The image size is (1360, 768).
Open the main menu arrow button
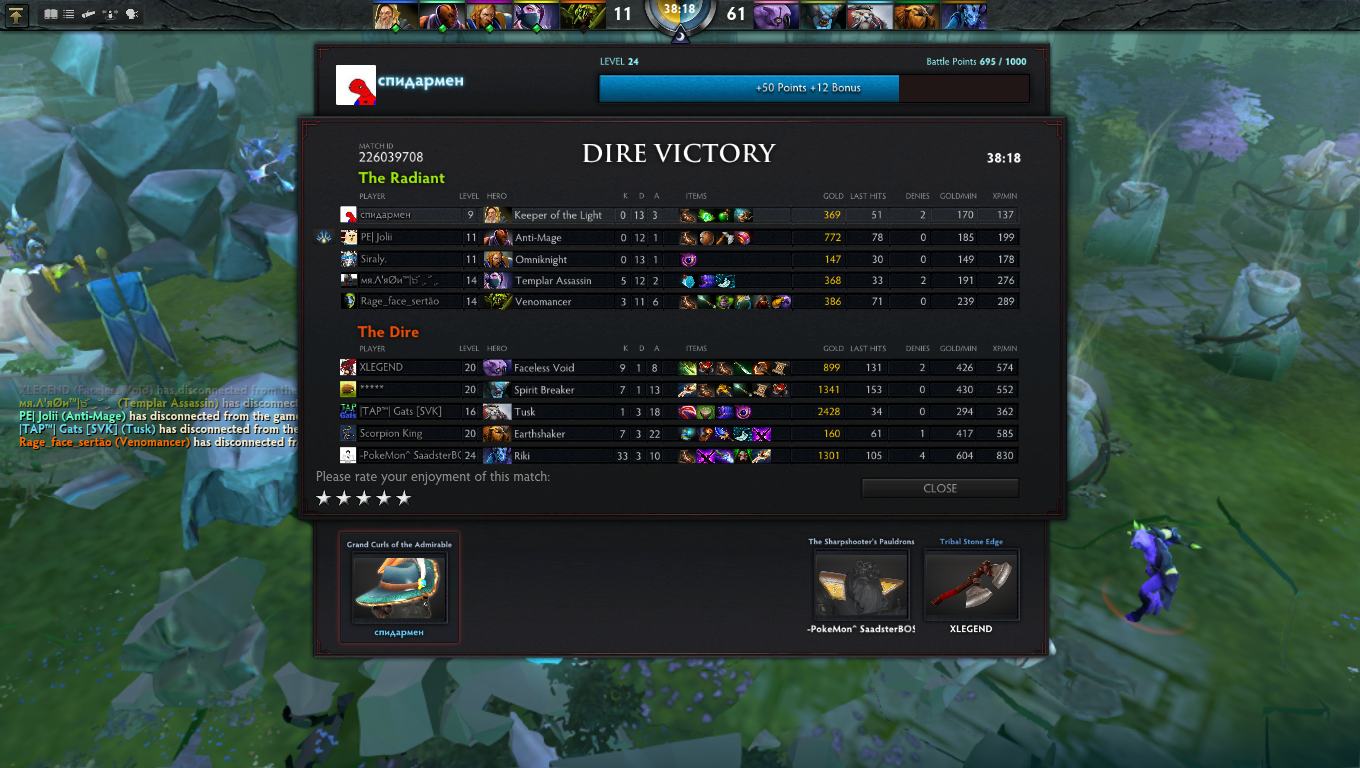point(17,15)
